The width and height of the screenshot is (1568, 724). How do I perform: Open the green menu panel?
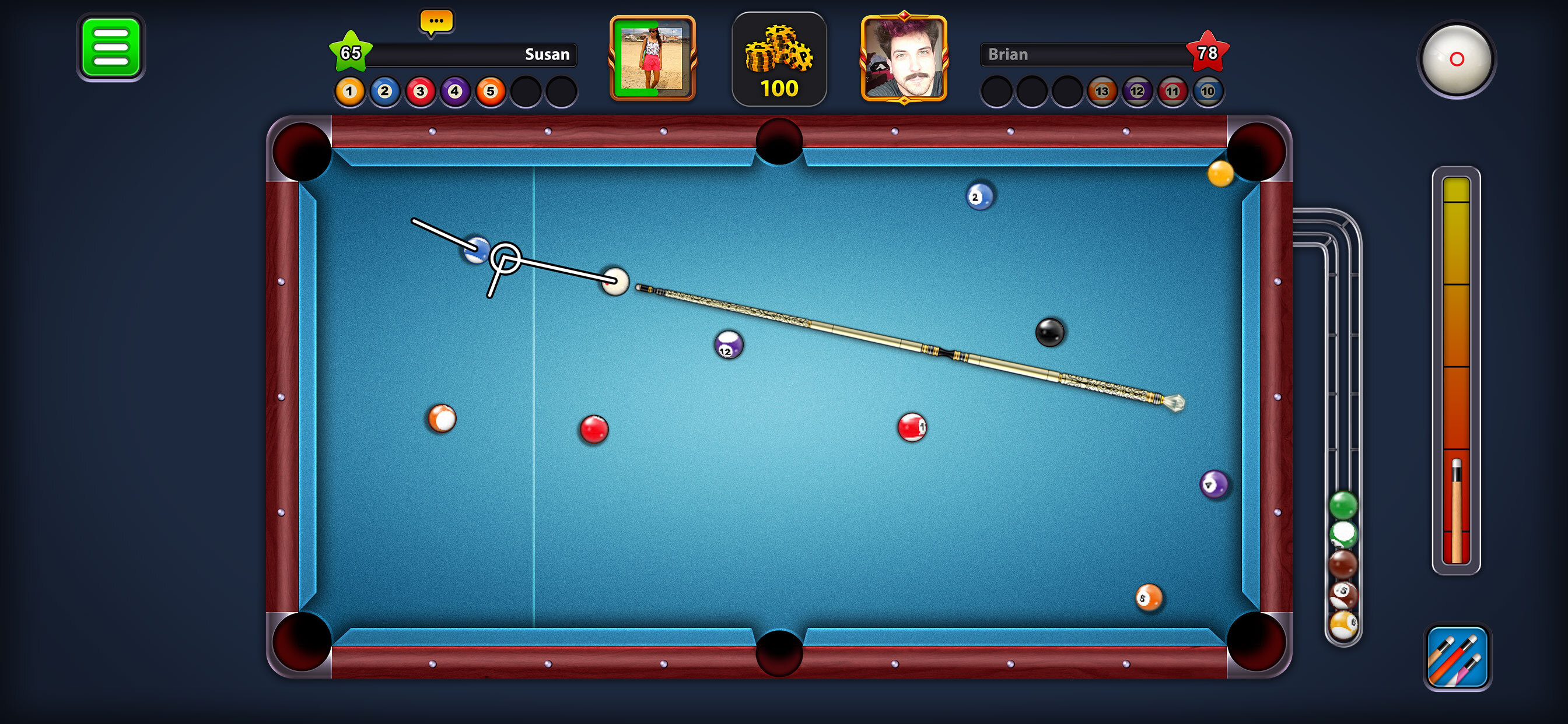[x=111, y=47]
